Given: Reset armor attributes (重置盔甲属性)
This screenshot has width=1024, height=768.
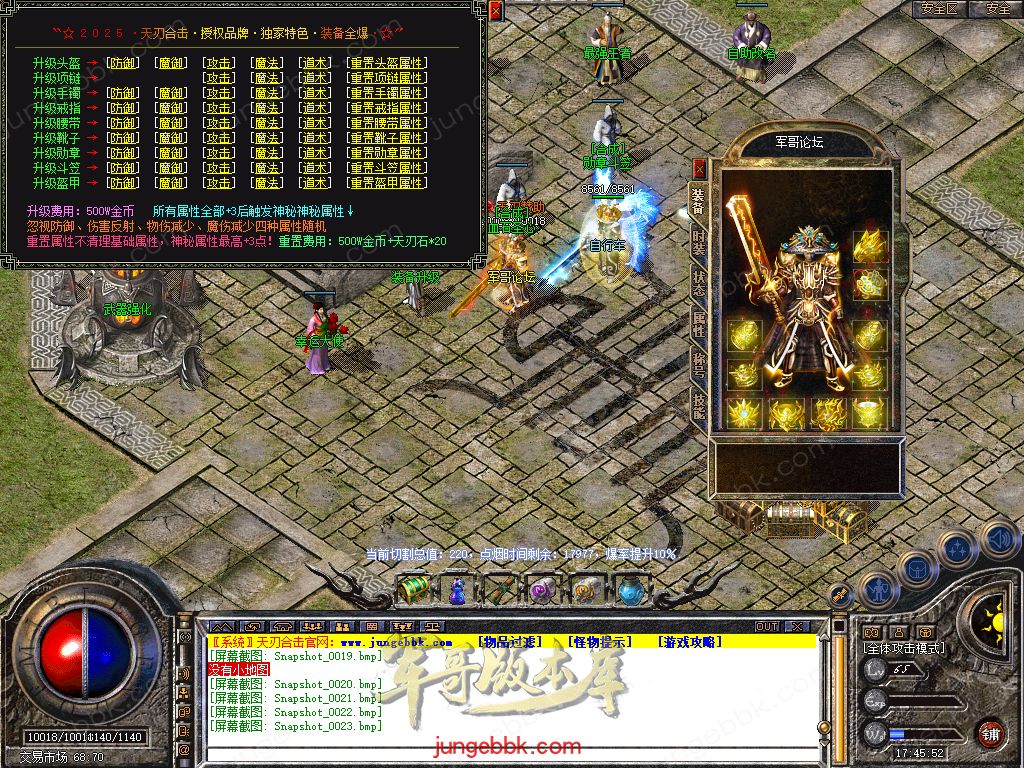Looking at the screenshot, I should 385,183.
